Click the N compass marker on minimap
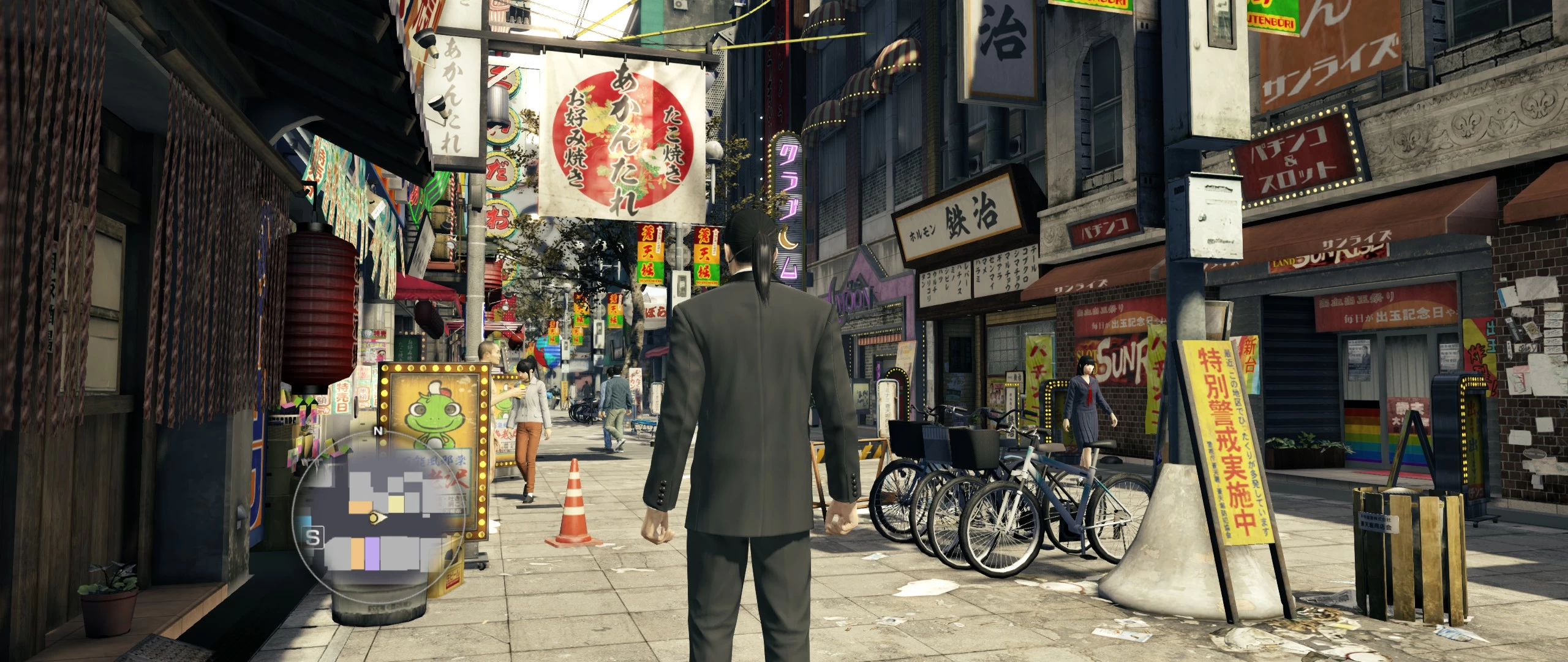The height and width of the screenshot is (662, 1568). click(x=378, y=431)
